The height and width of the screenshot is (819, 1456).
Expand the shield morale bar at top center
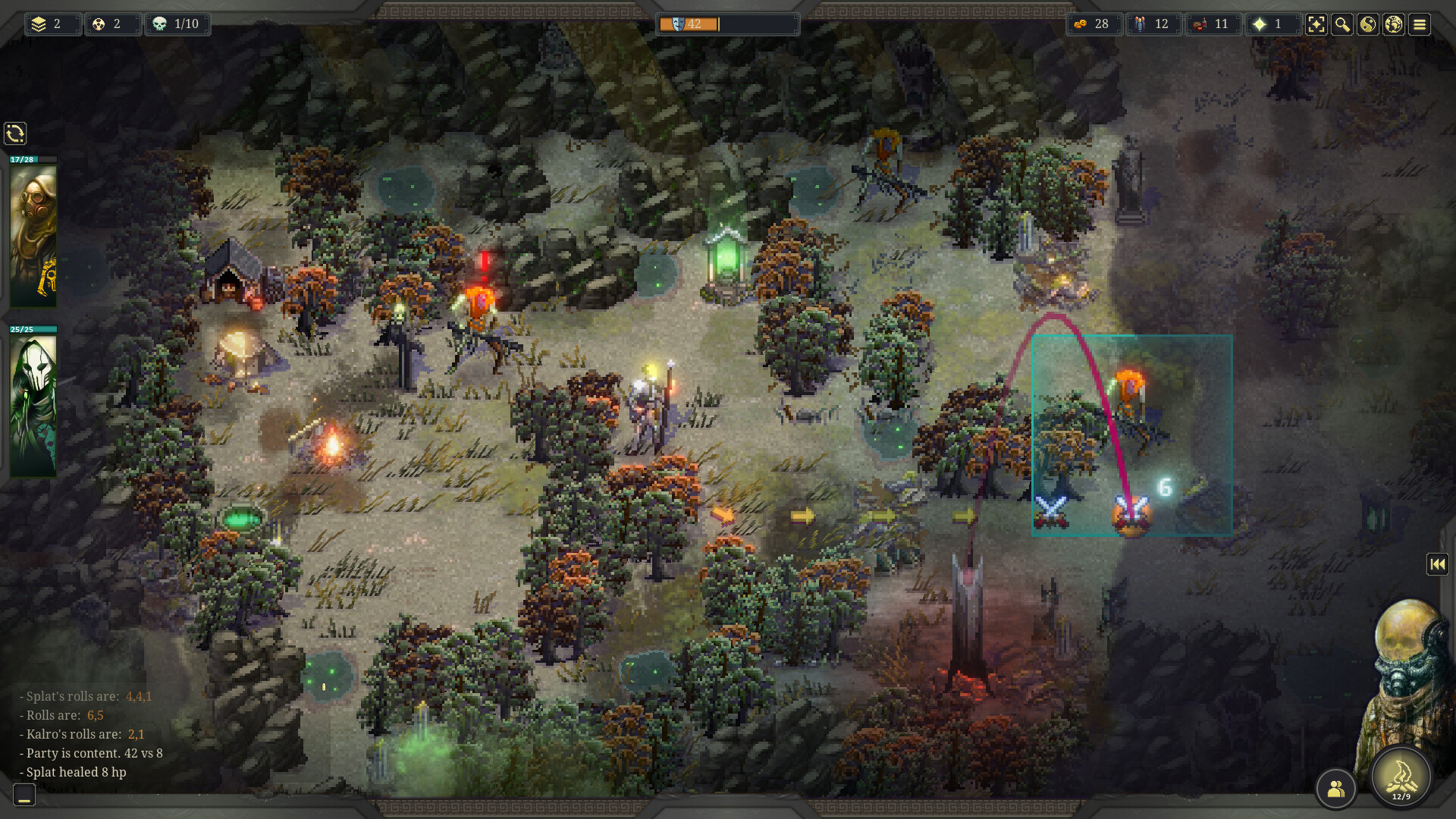(726, 24)
